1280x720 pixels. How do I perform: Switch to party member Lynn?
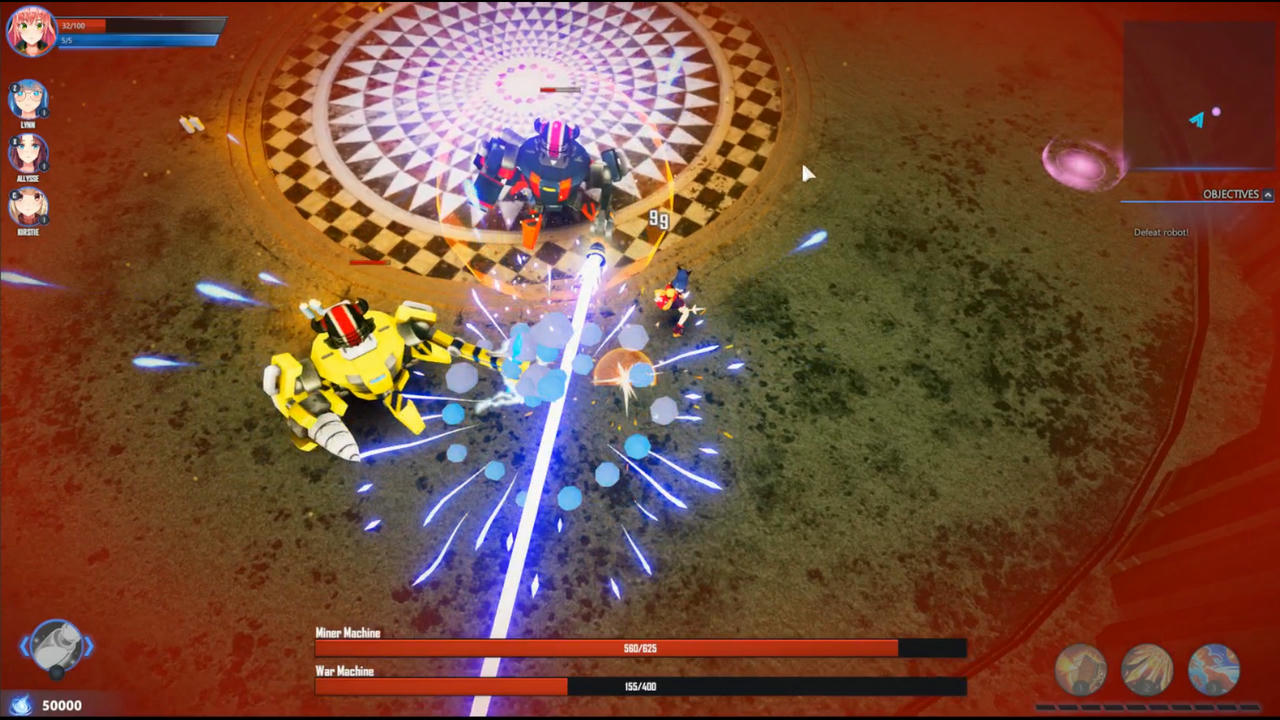point(28,101)
